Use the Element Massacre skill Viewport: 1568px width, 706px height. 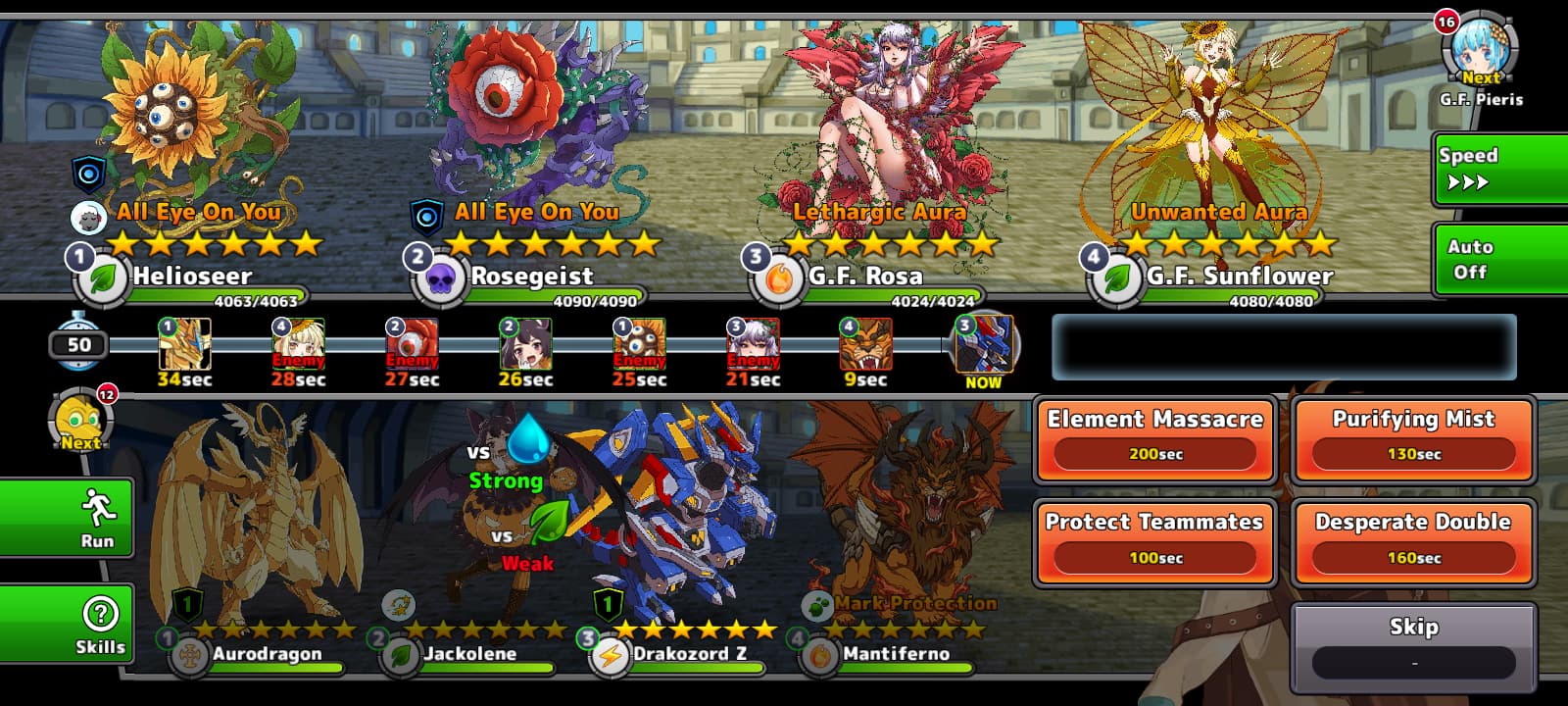[1155, 438]
